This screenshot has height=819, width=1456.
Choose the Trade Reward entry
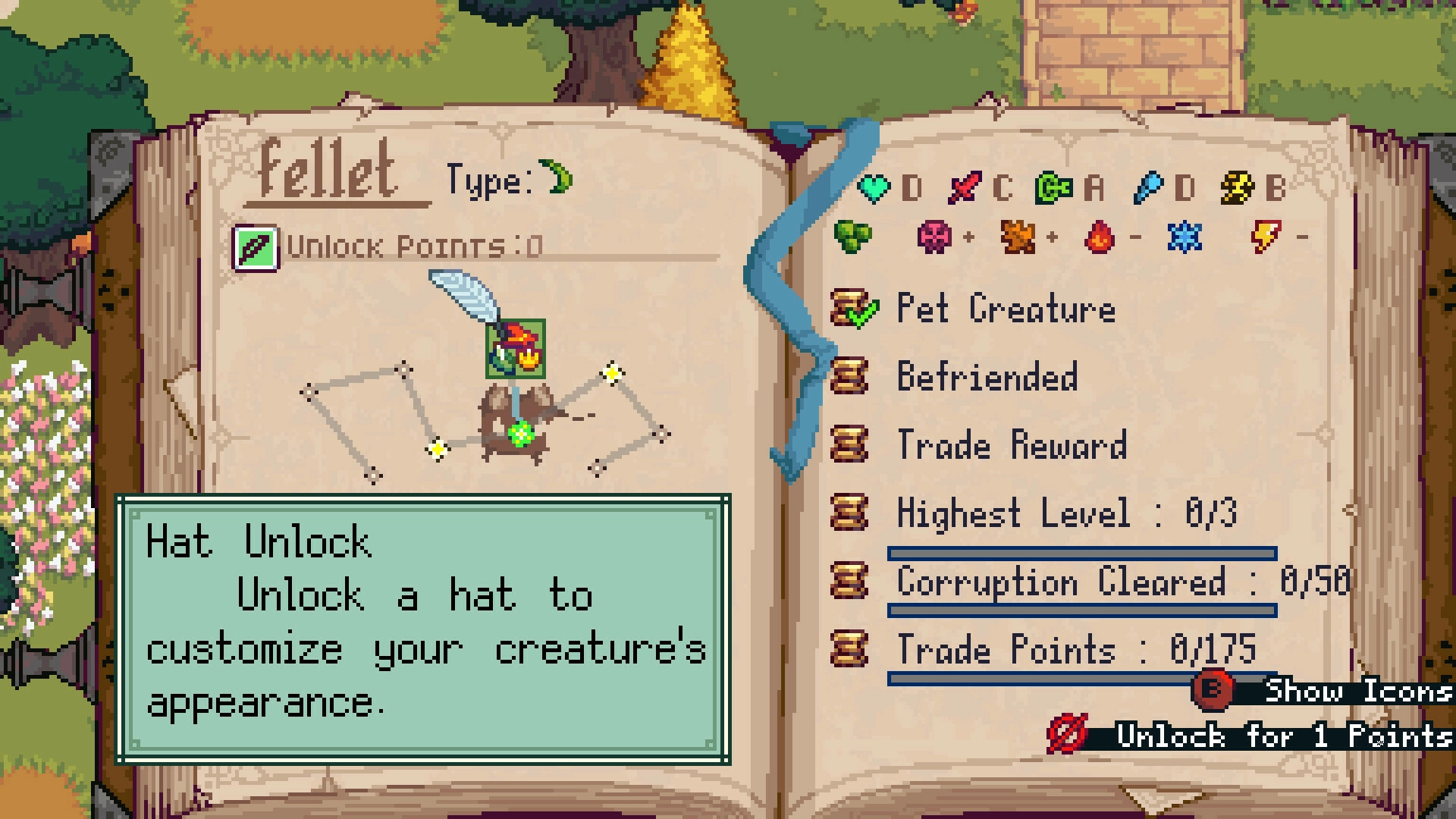(x=1011, y=445)
